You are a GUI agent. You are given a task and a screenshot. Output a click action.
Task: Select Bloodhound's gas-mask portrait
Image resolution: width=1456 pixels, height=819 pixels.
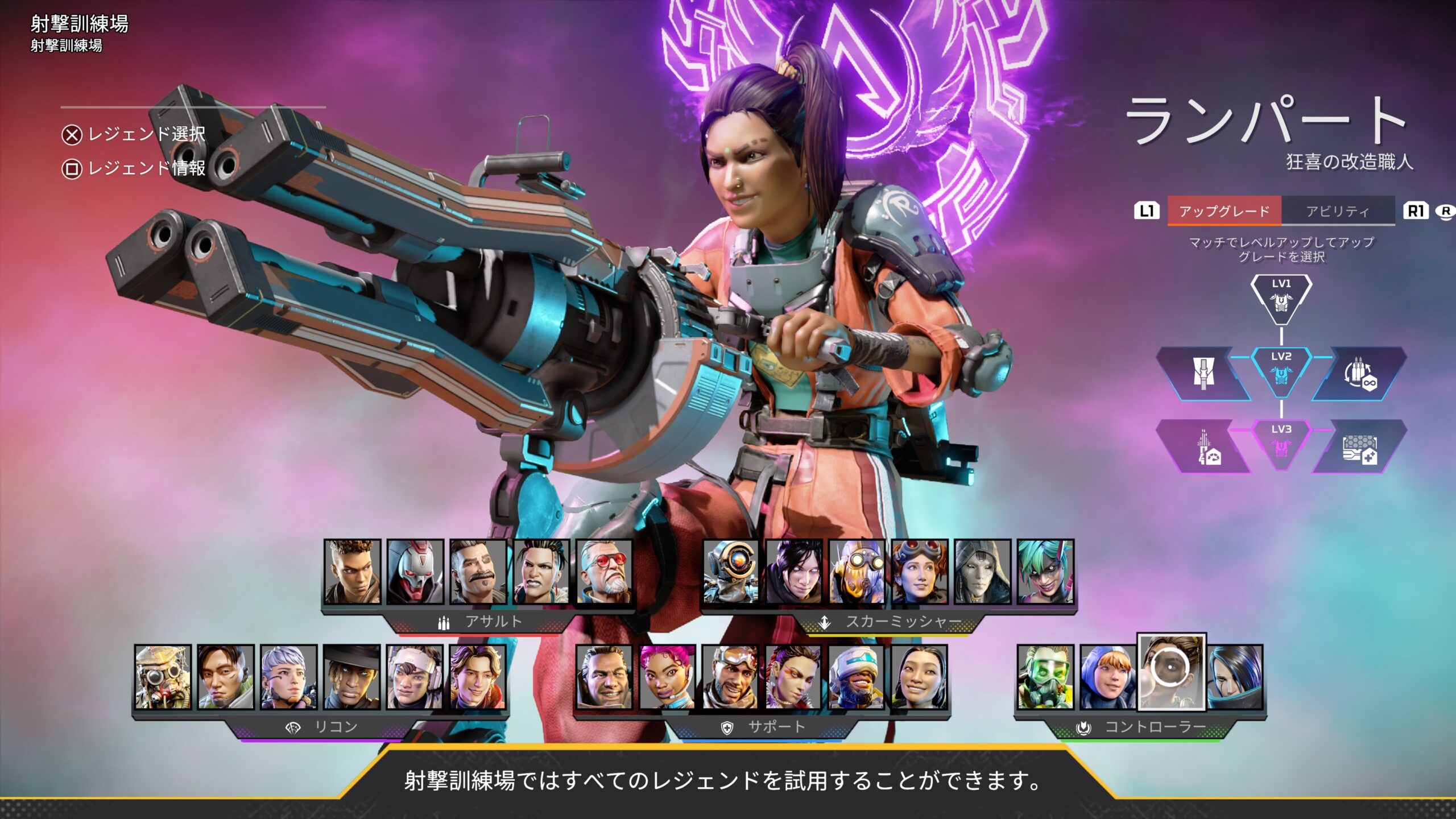click(x=163, y=677)
